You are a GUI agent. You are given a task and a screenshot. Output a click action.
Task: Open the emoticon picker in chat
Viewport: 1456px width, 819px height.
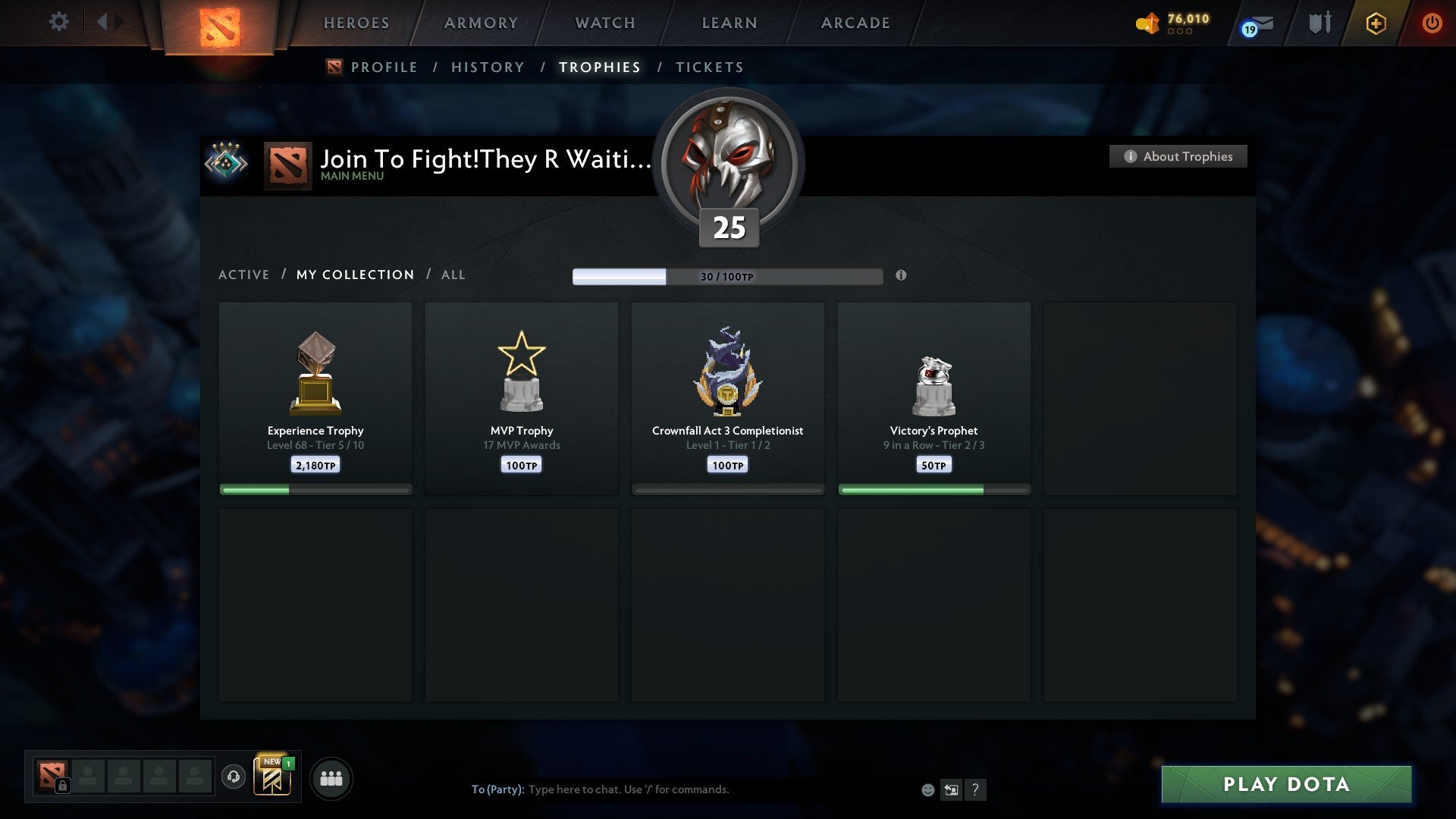[927, 789]
